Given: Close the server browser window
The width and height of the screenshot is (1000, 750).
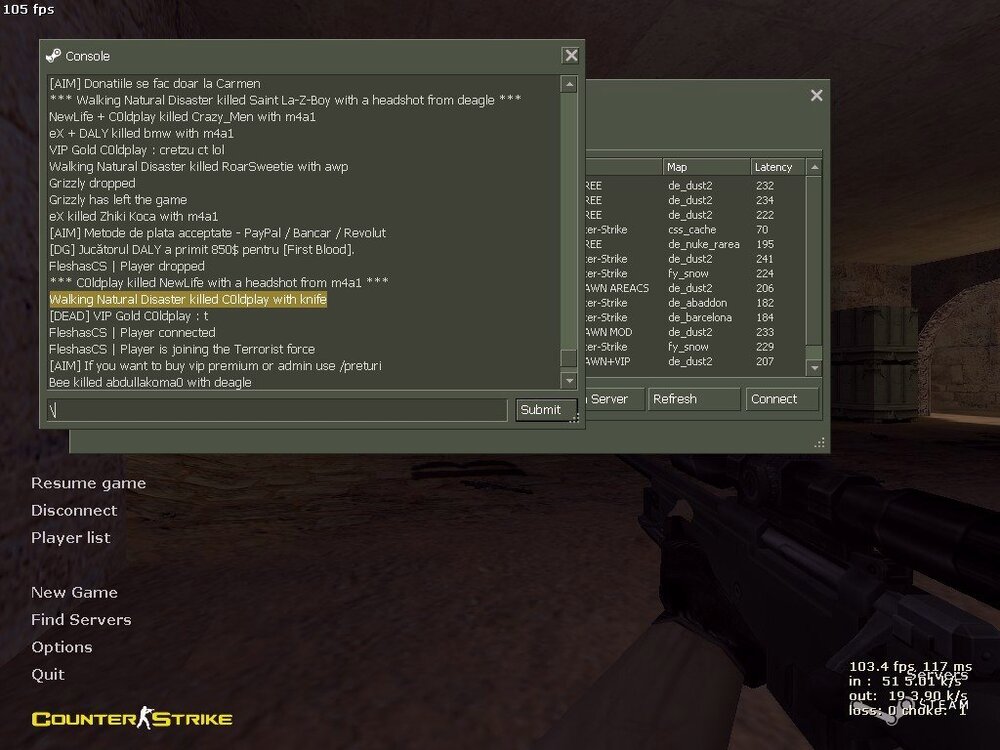Looking at the screenshot, I should click(816, 96).
